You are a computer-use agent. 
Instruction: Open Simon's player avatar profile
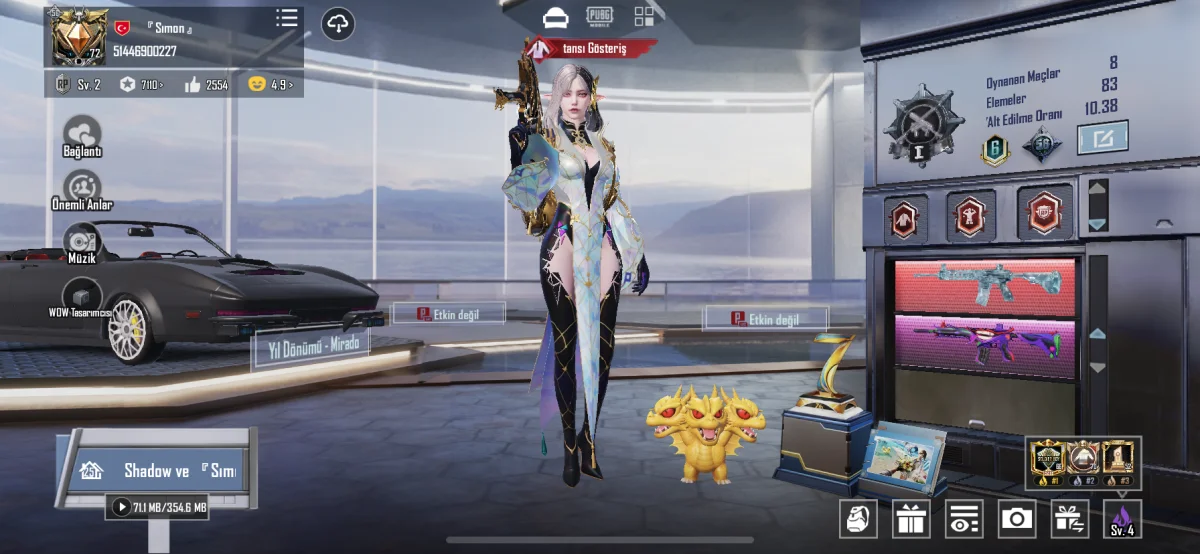pyautogui.click(x=79, y=36)
